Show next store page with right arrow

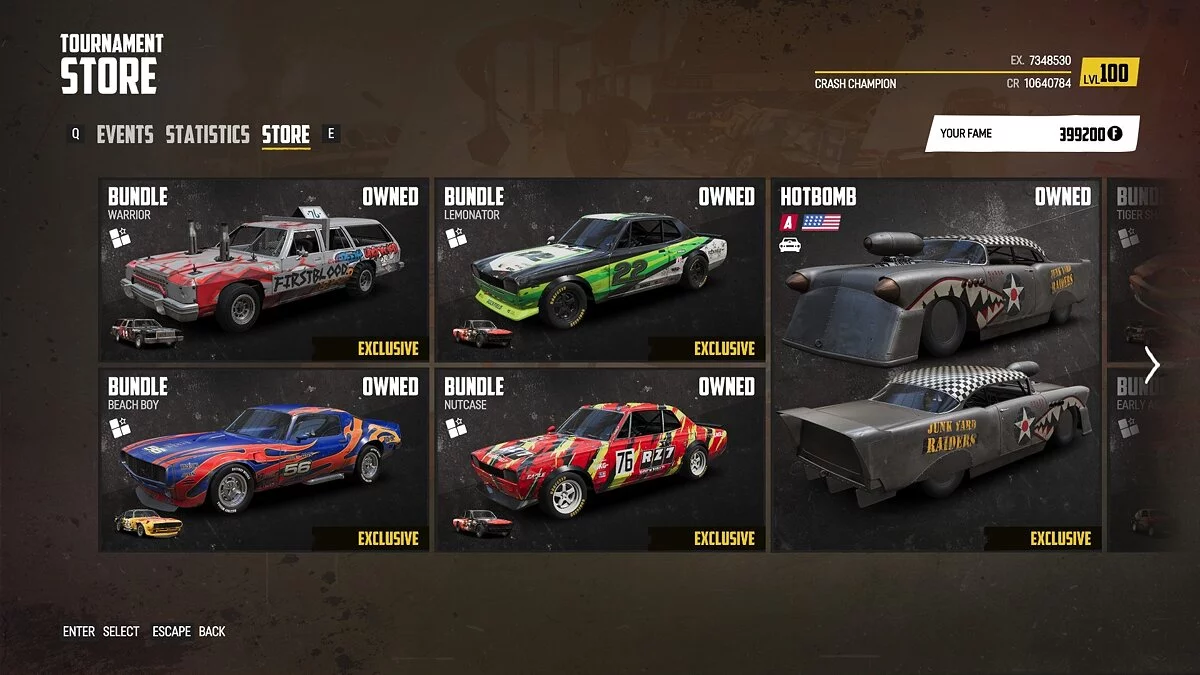pyautogui.click(x=1152, y=365)
